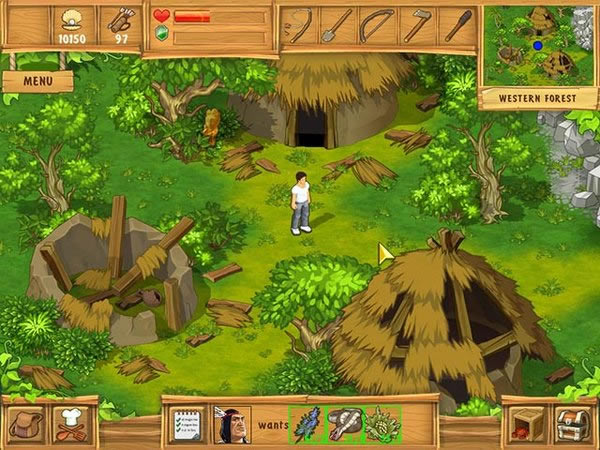Open the treasure chest icon
Screen dimensions: 600x450
pos(573,424)
